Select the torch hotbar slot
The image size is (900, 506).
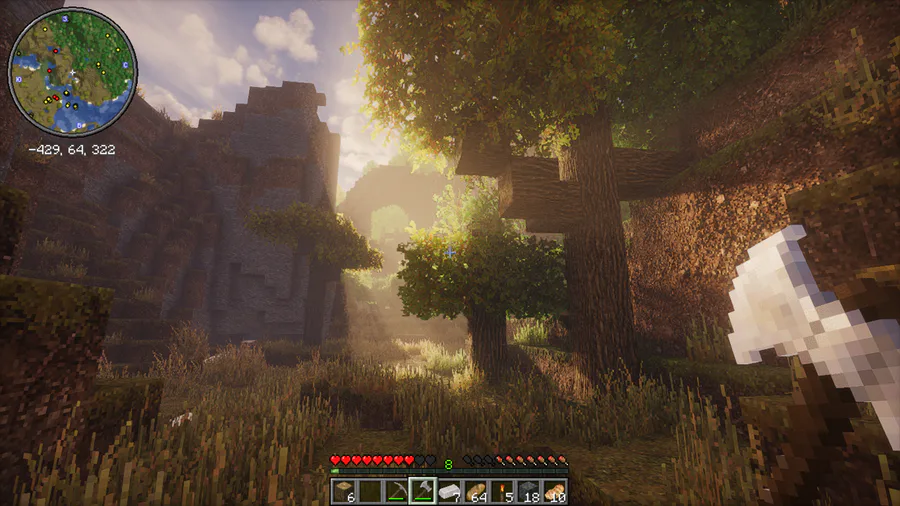[502, 490]
